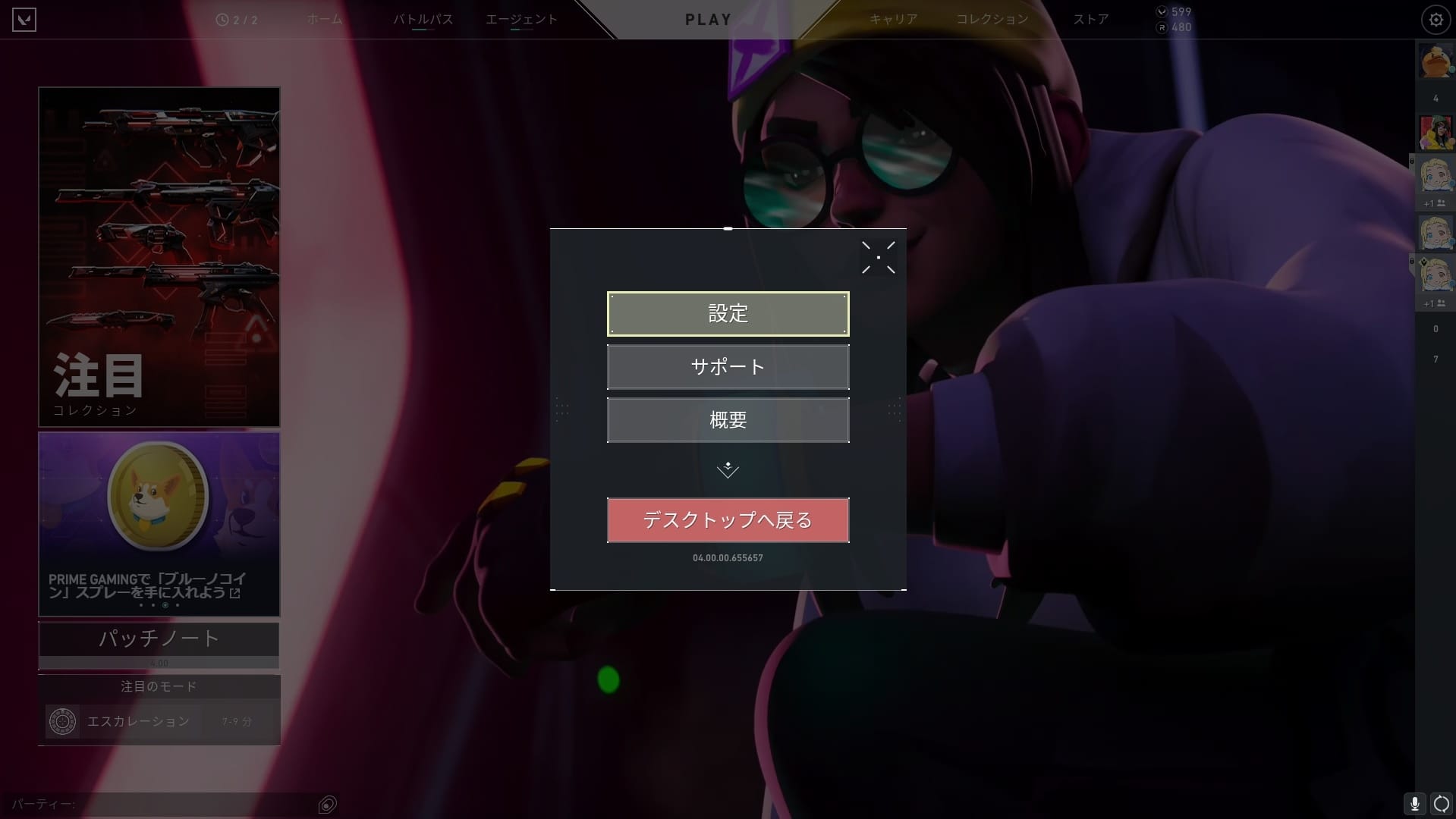Expand the +1 party member group
Viewport: 1456px width, 819px height.
[1434, 203]
